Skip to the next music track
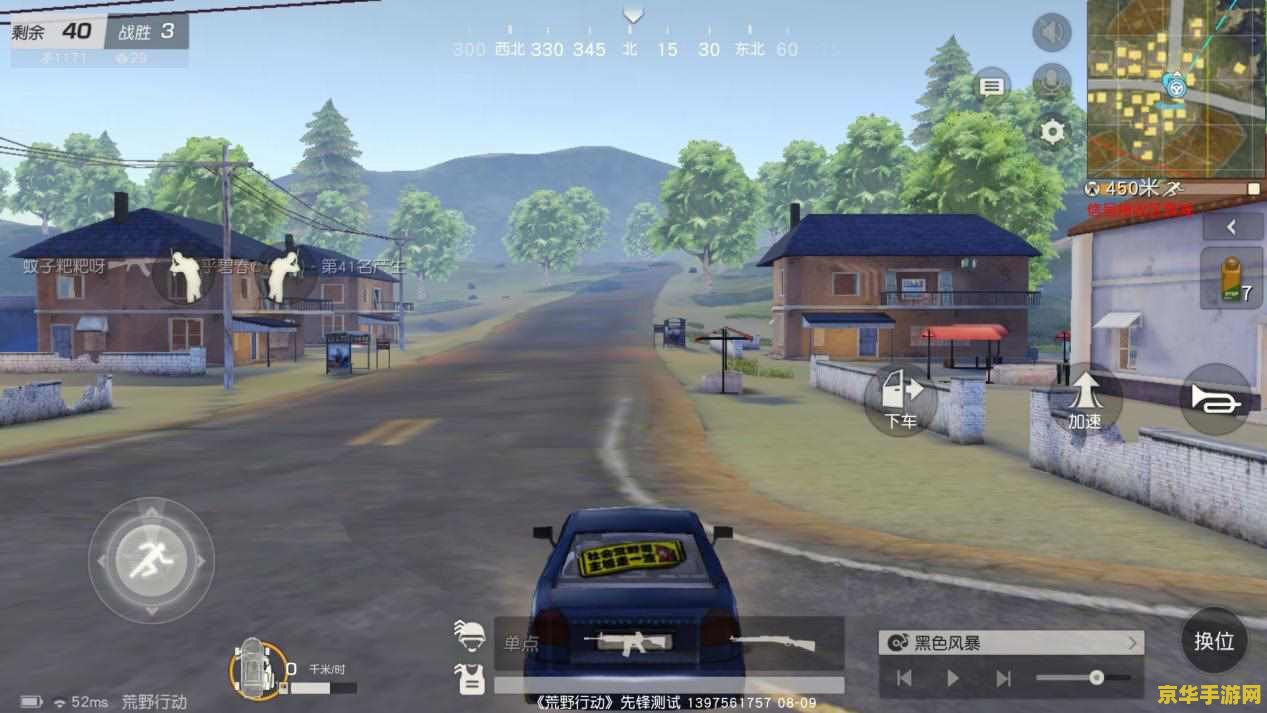This screenshot has height=713, width=1267. click(1002, 679)
